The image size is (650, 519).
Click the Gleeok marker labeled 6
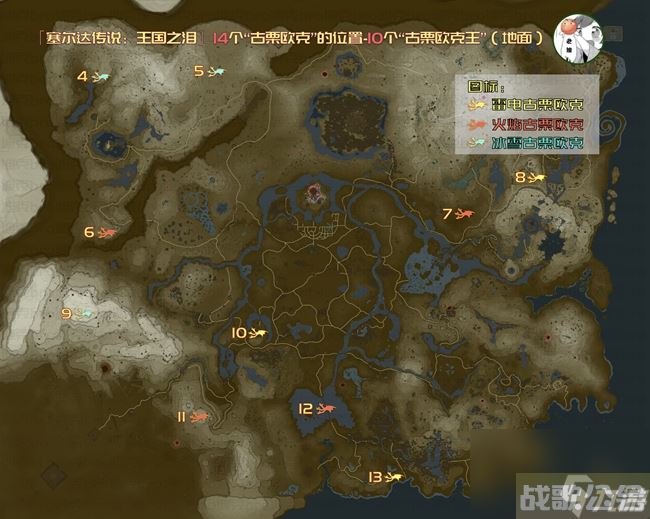point(107,233)
